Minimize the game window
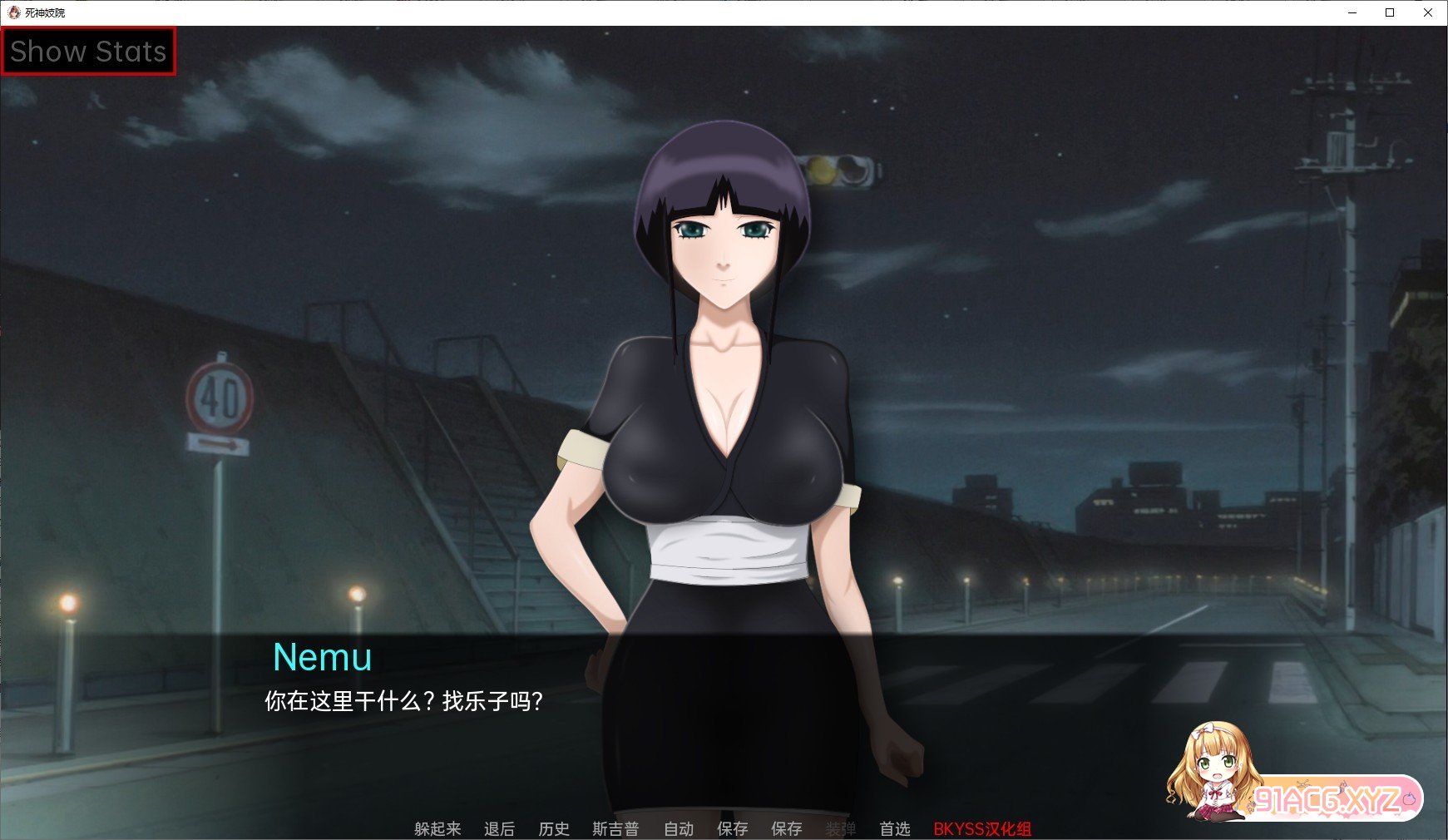The height and width of the screenshot is (840, 1448). [x=1352, y=12]
